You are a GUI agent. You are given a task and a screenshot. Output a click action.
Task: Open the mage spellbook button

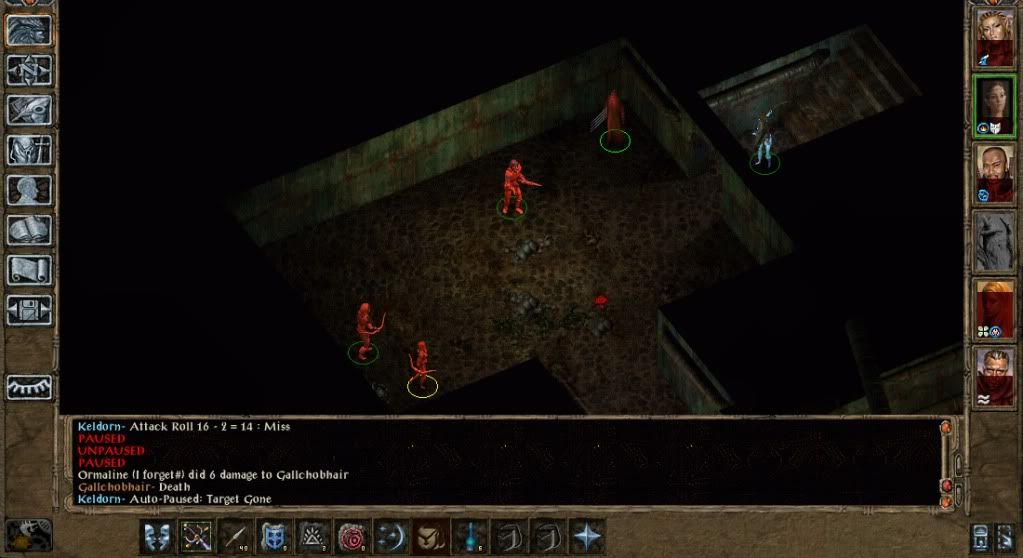(x=30, y=230)
